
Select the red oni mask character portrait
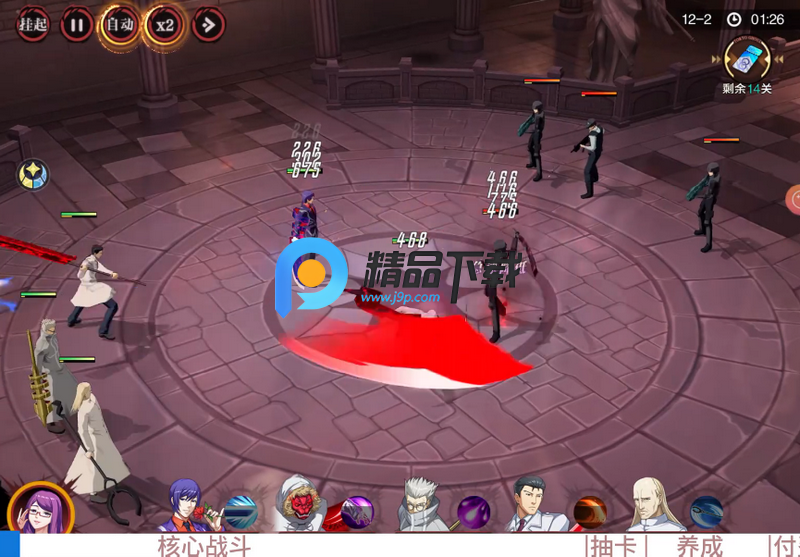[x=299, y=506]
